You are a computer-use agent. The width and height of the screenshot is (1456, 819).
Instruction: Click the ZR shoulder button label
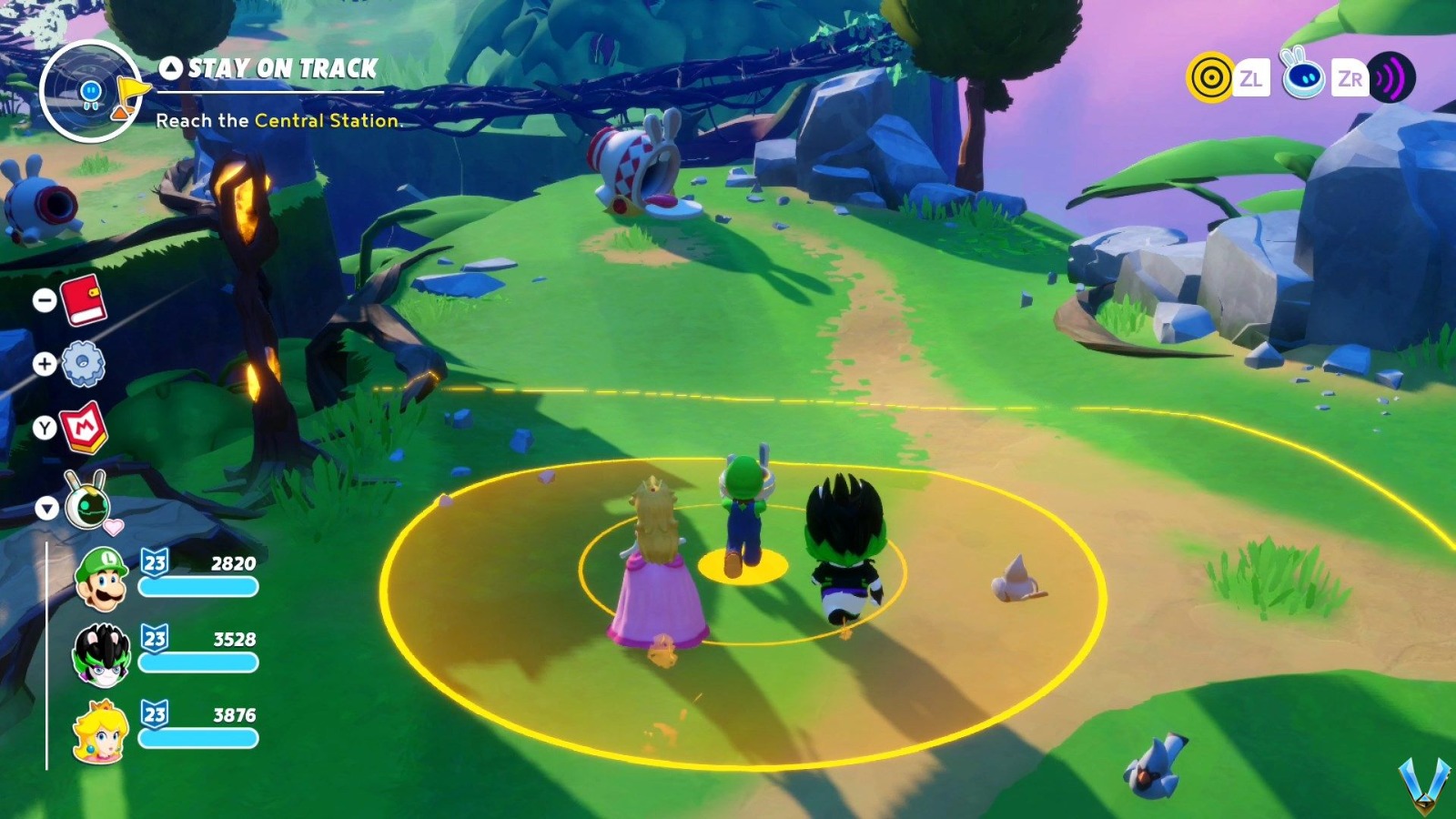coord(1350,79)
